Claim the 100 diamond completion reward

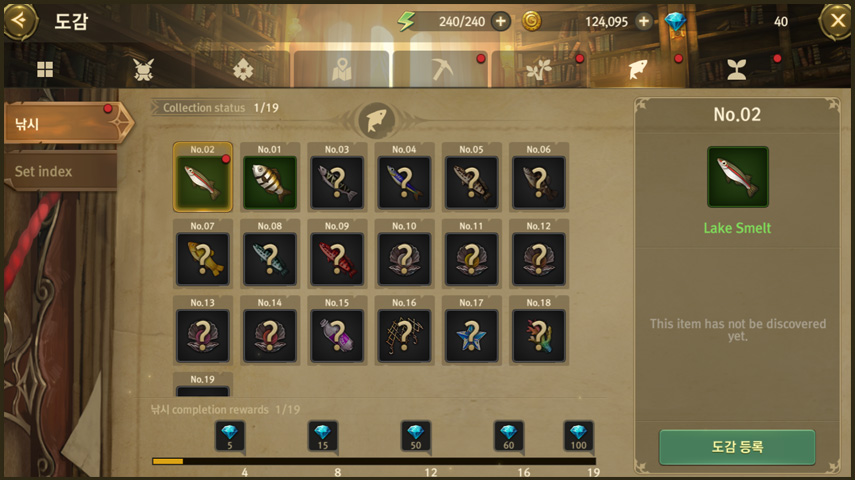(x=578, y=436)
